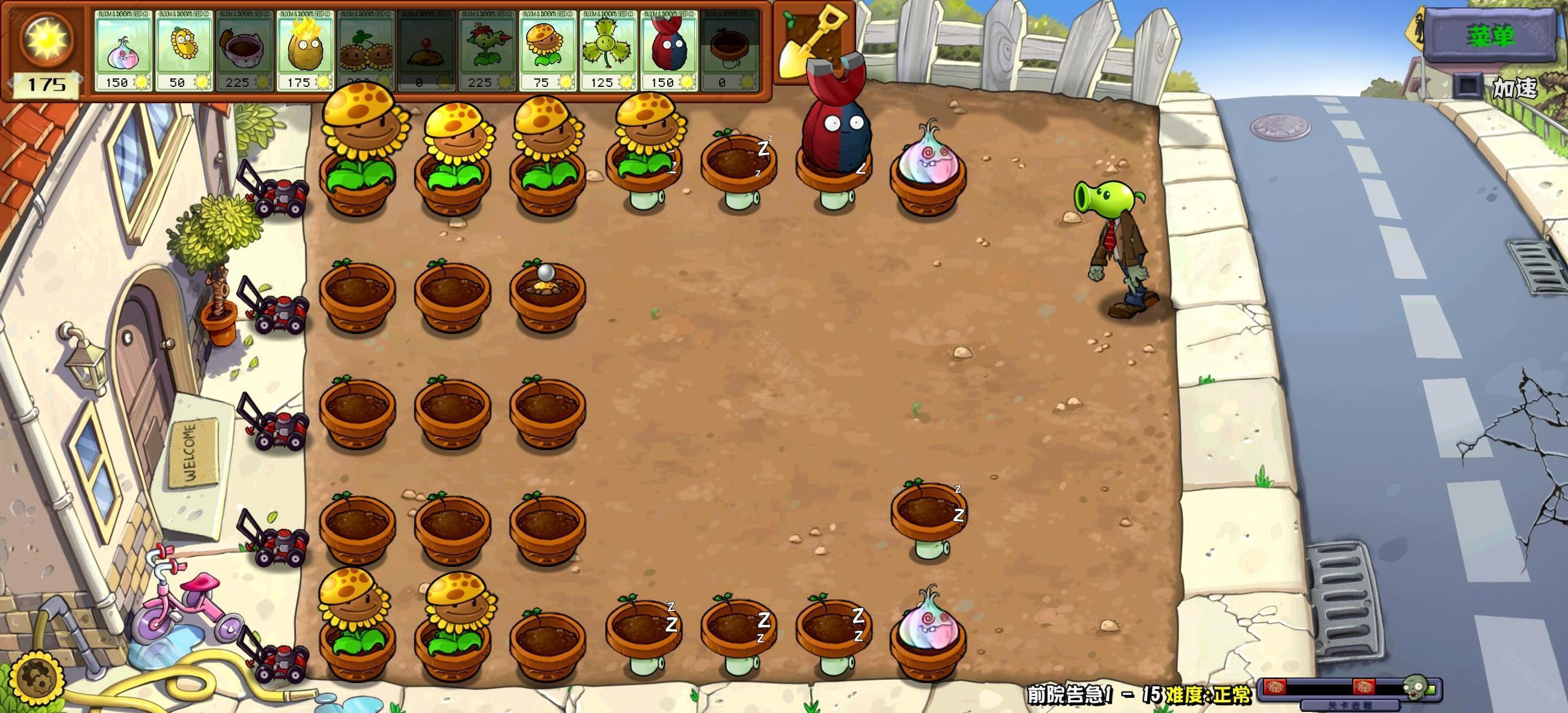Click the sunflower gear icon in the corner
The image size is (1568, 713).
pos(40,677)
